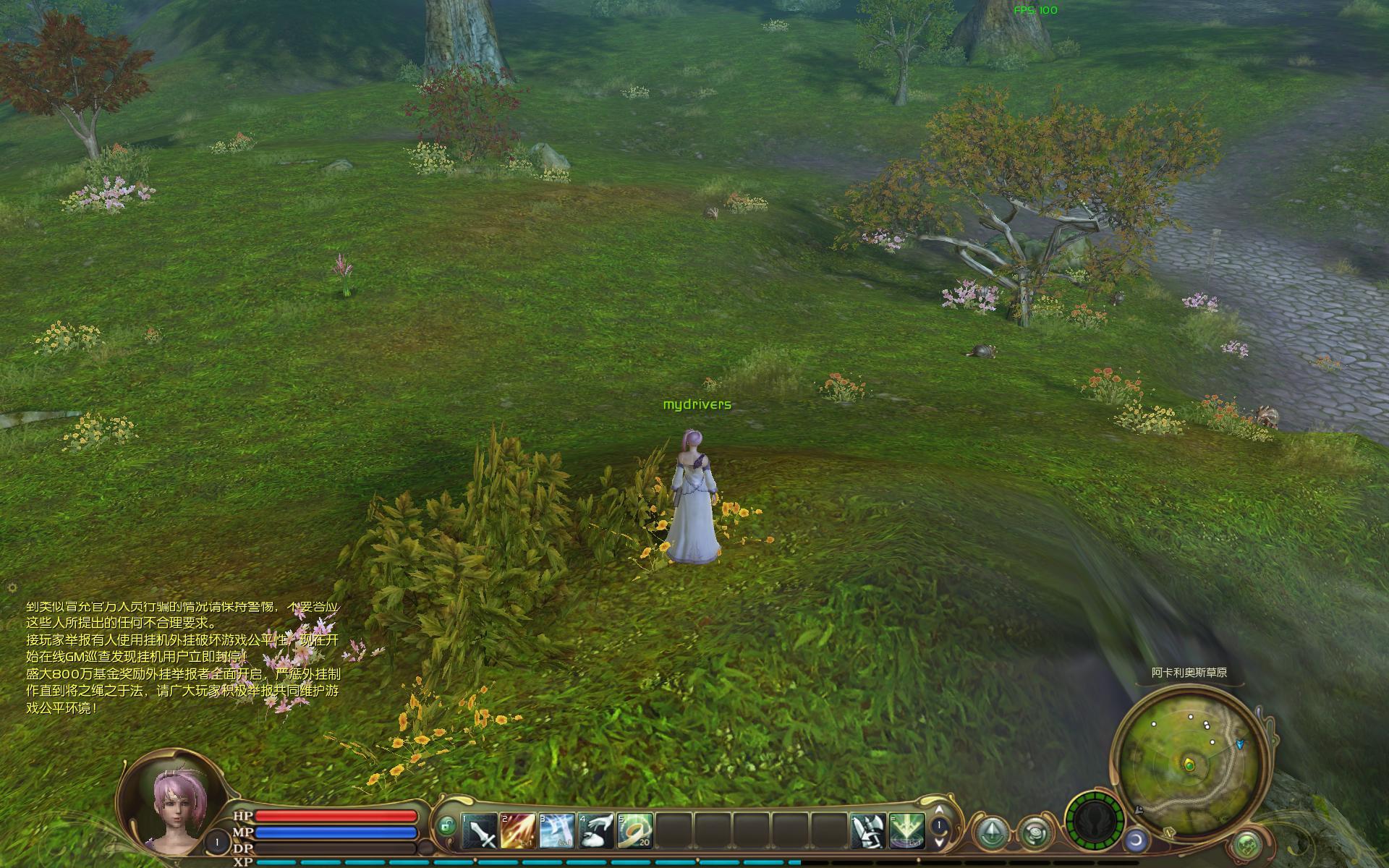Use the red slash skill in slot 2
Image resolution: width=1389 pixels, height=868 pixels.
pos(518,830)
